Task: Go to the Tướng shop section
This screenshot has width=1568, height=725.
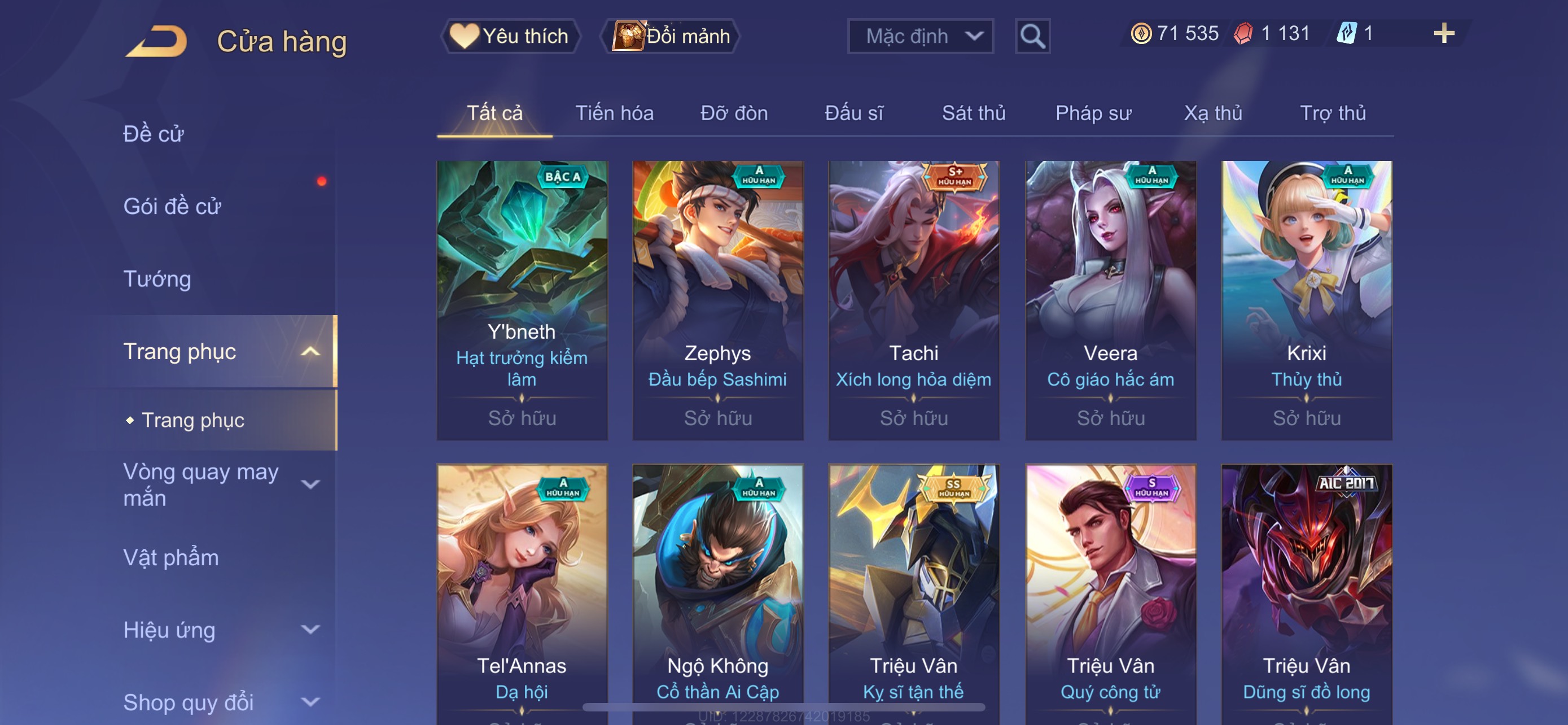Action: pyautogui.click(x=157, y=279)
